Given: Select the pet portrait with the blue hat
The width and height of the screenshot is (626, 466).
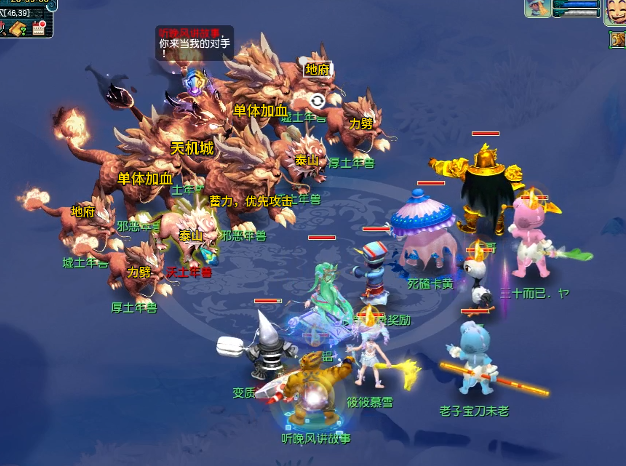Looking at the screenshot, I should (539, 9).
